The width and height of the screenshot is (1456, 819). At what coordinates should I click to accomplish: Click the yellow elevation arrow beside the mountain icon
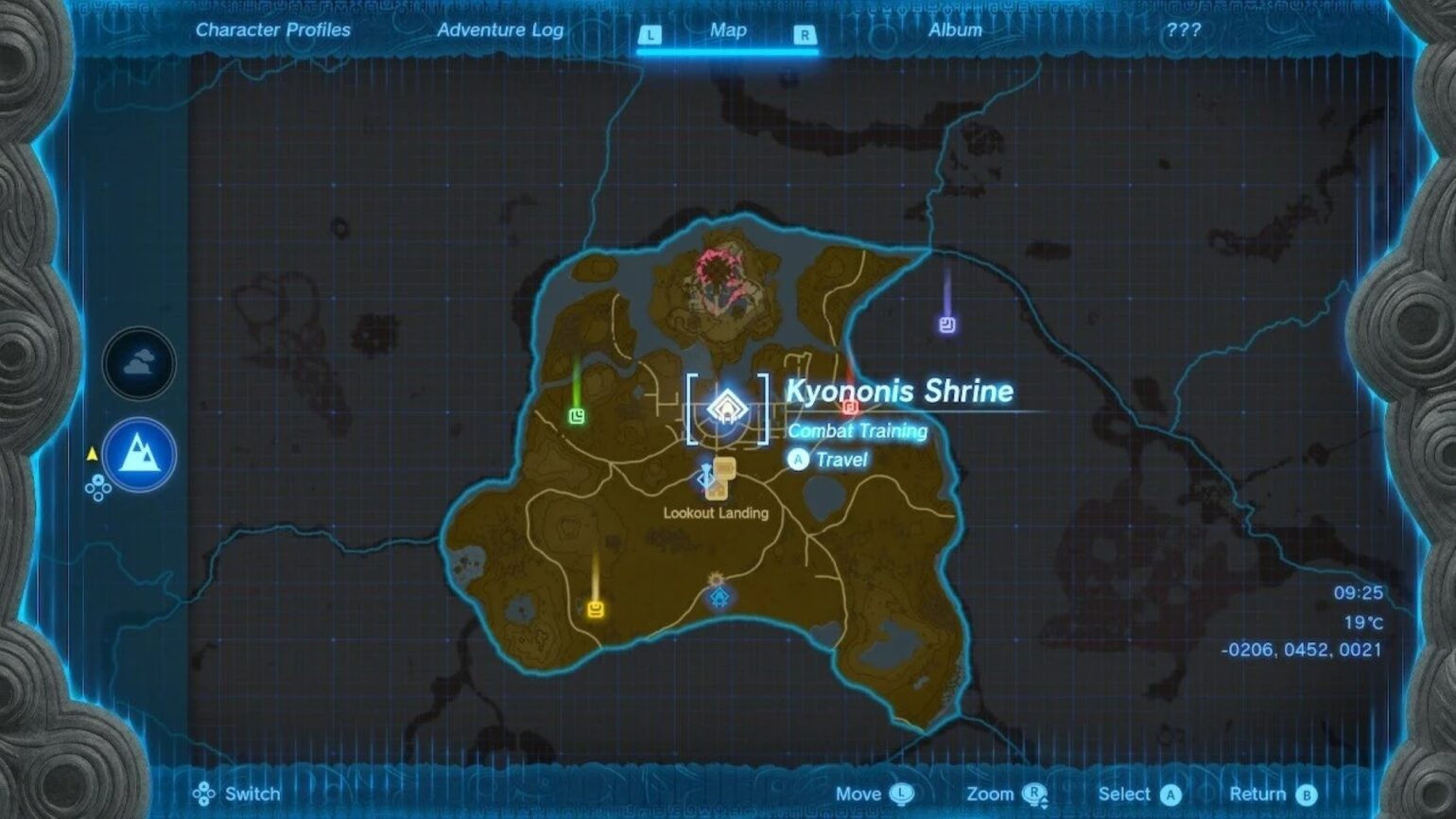[92, 452]
